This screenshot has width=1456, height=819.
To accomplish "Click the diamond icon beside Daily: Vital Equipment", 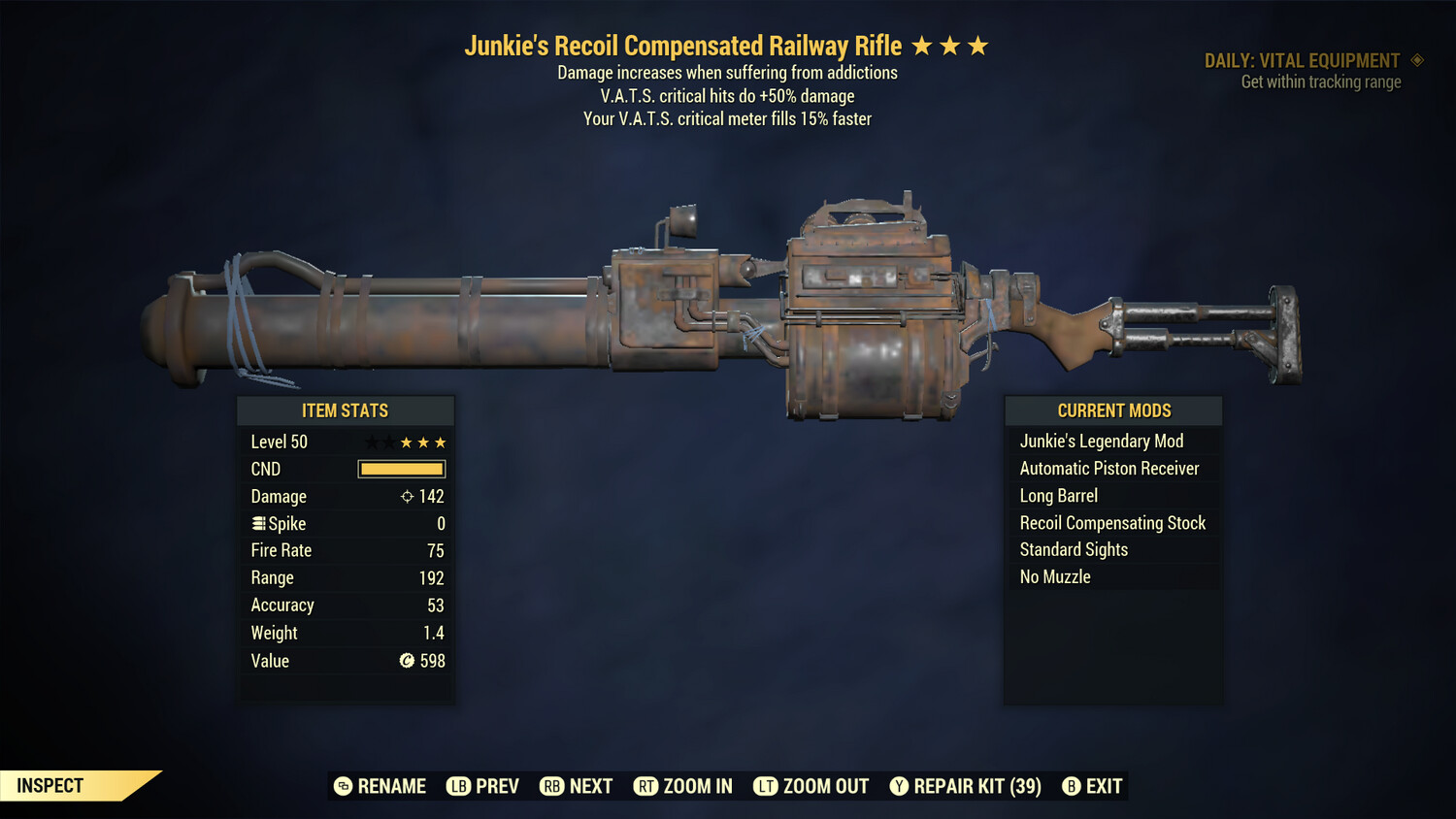I will click(x=1417, y=60).
